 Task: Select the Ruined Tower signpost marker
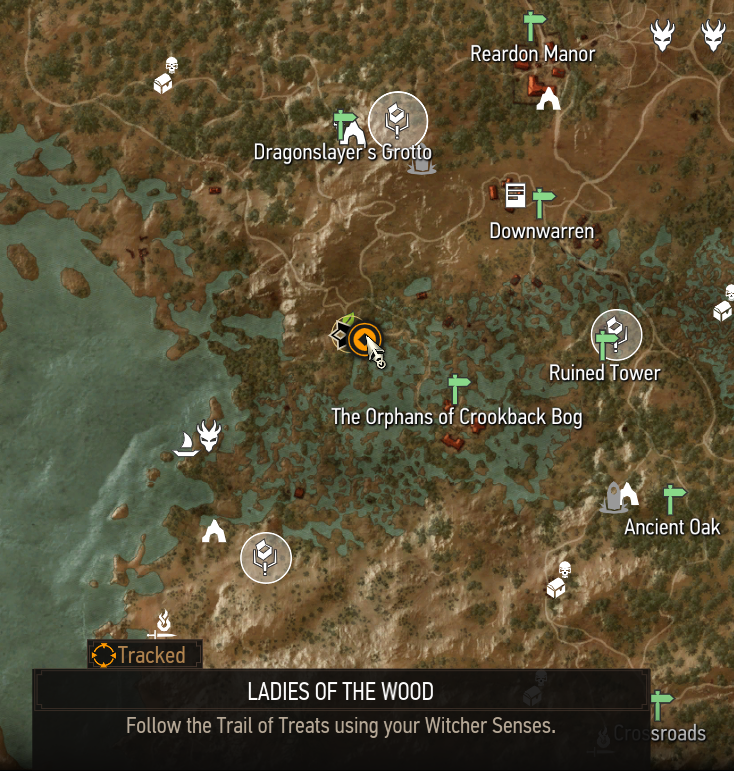click(606, 345)
